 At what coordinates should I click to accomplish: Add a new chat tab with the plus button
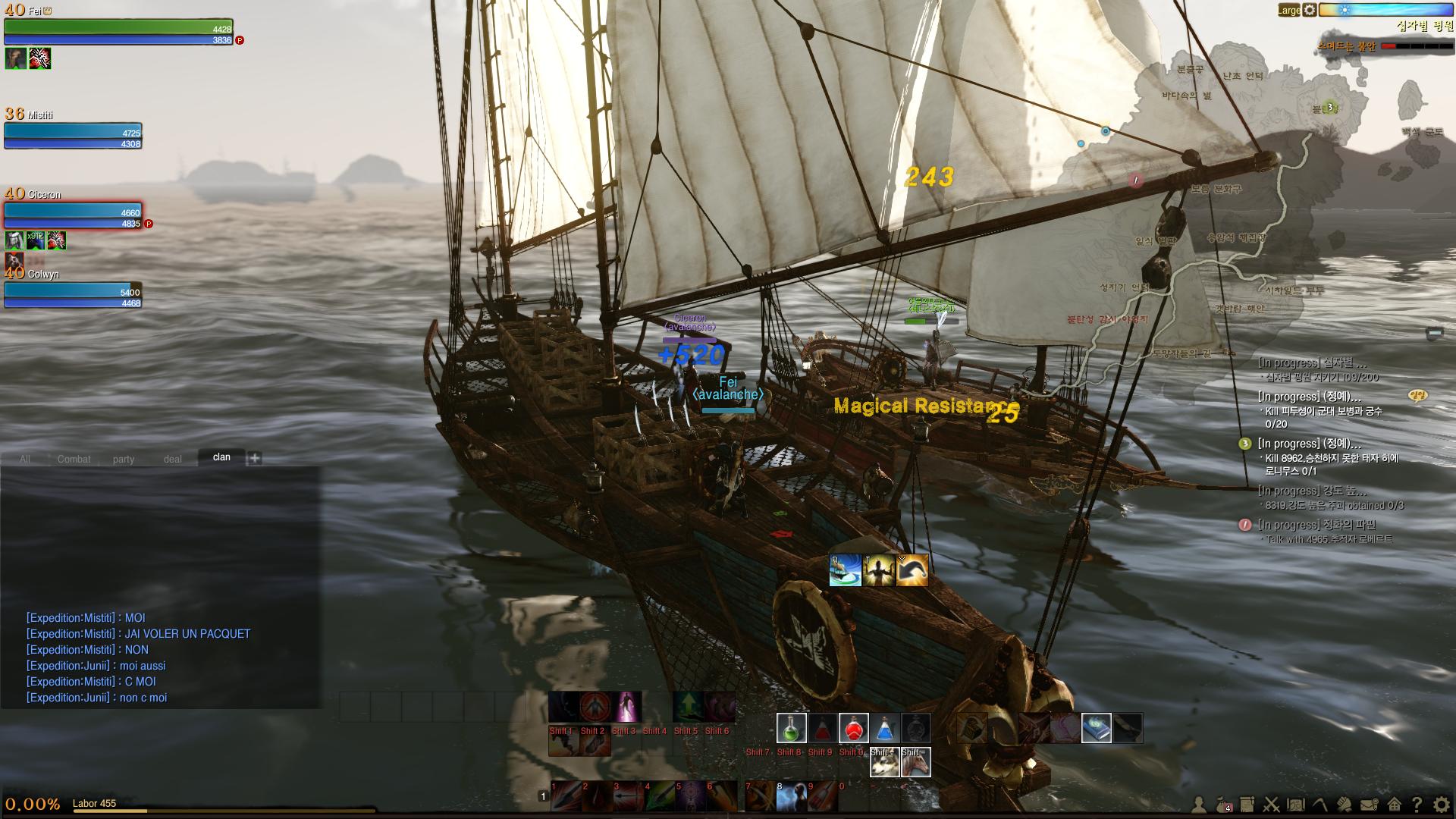[x=255, y=458]
